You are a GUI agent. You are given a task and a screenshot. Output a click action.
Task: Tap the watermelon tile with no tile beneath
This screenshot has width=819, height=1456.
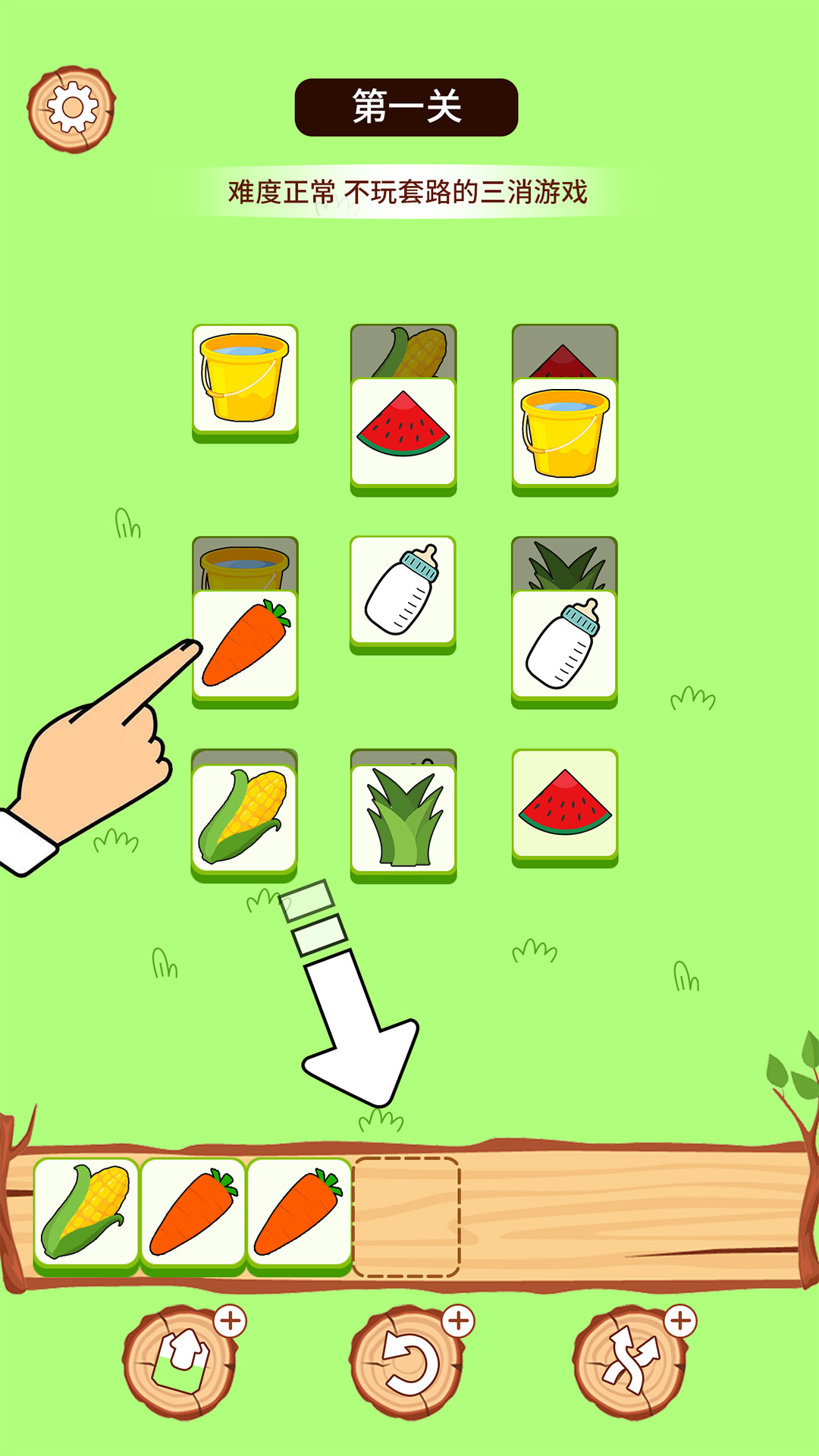click(x=565, y=804)
